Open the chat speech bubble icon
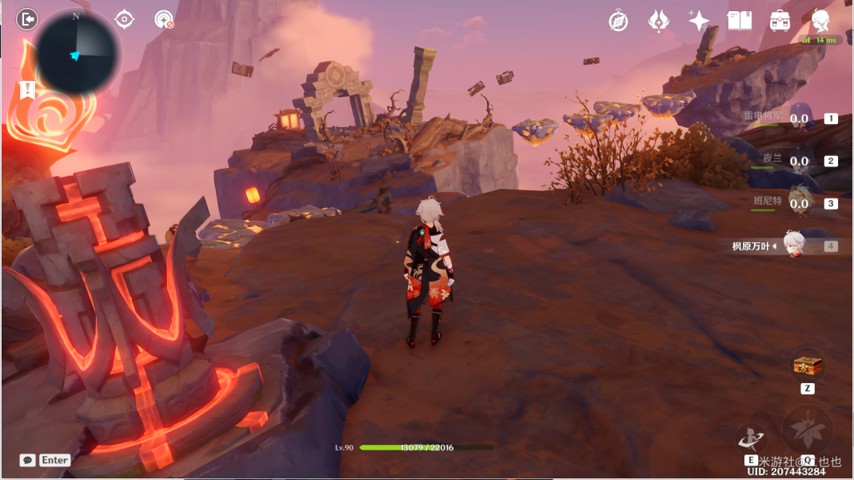This screenshot has width=854, height=480. coord(28,460)
